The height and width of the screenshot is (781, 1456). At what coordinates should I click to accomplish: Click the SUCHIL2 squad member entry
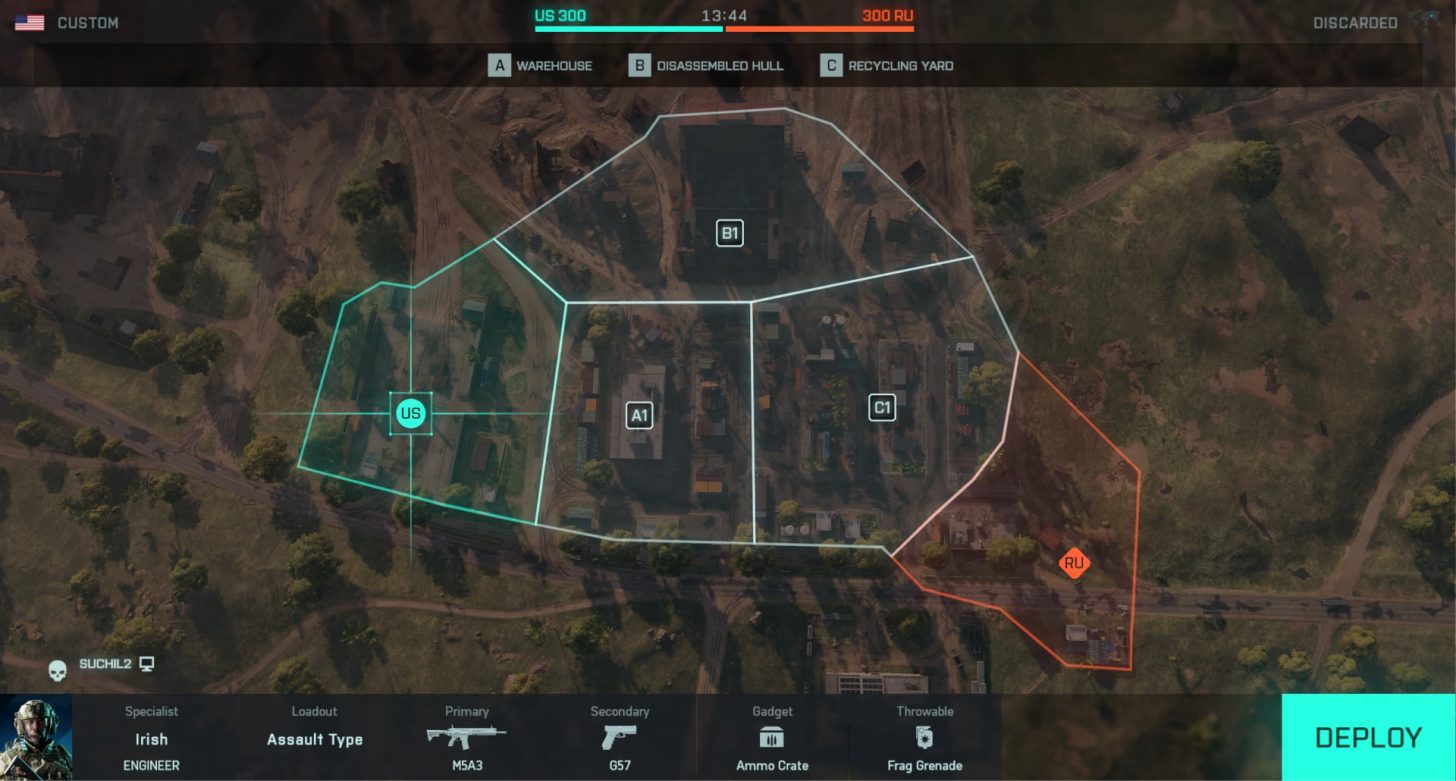(104, 664)
